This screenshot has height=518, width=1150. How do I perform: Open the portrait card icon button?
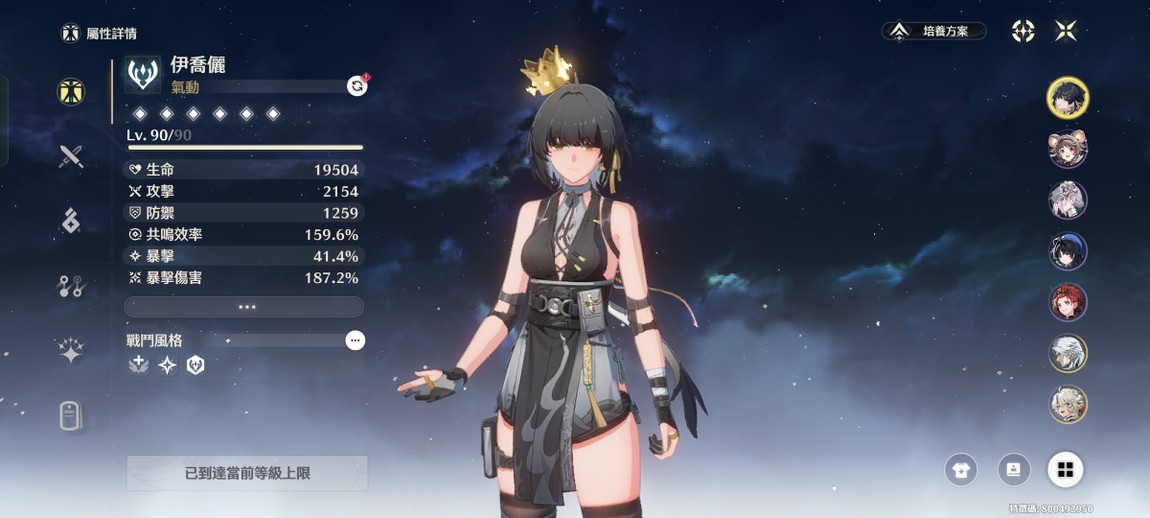pos(1013,470)
